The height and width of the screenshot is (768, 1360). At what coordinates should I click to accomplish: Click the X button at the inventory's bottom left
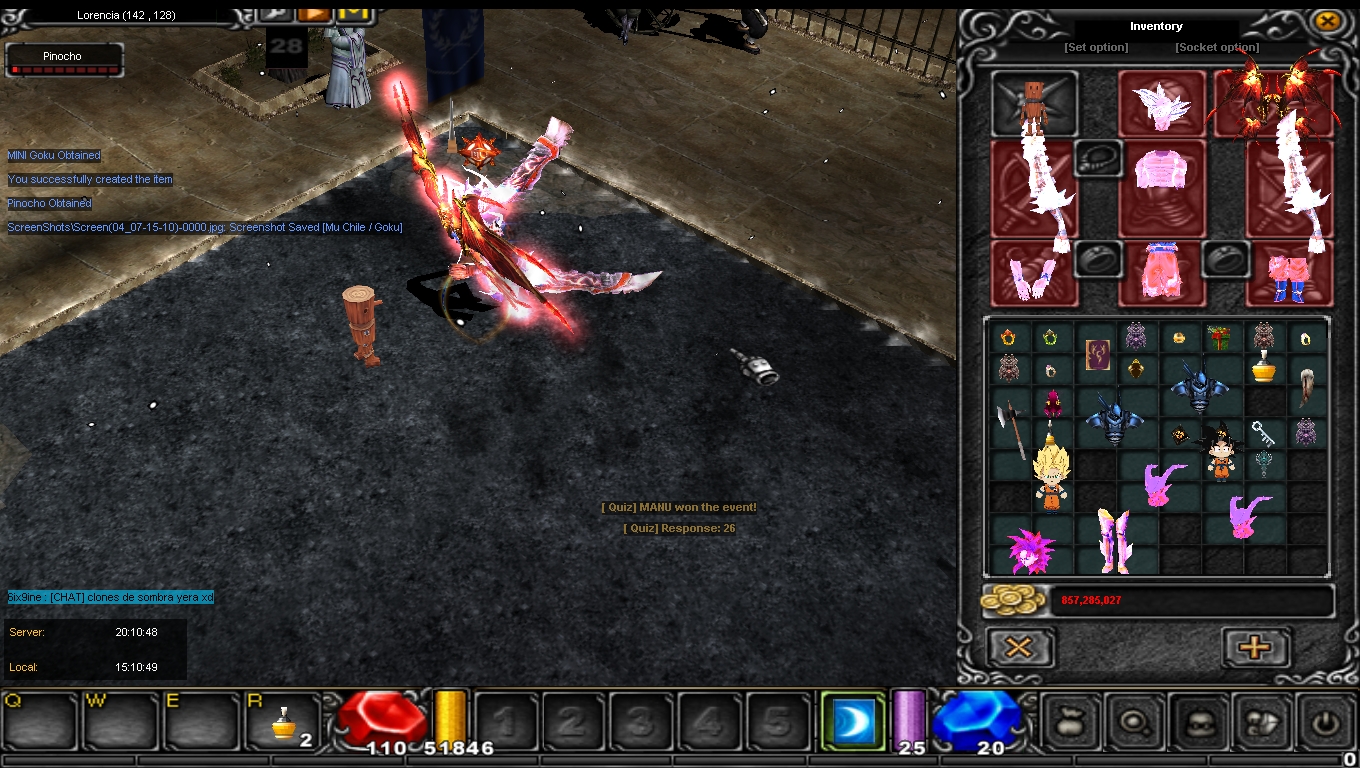pos(1020,647)
